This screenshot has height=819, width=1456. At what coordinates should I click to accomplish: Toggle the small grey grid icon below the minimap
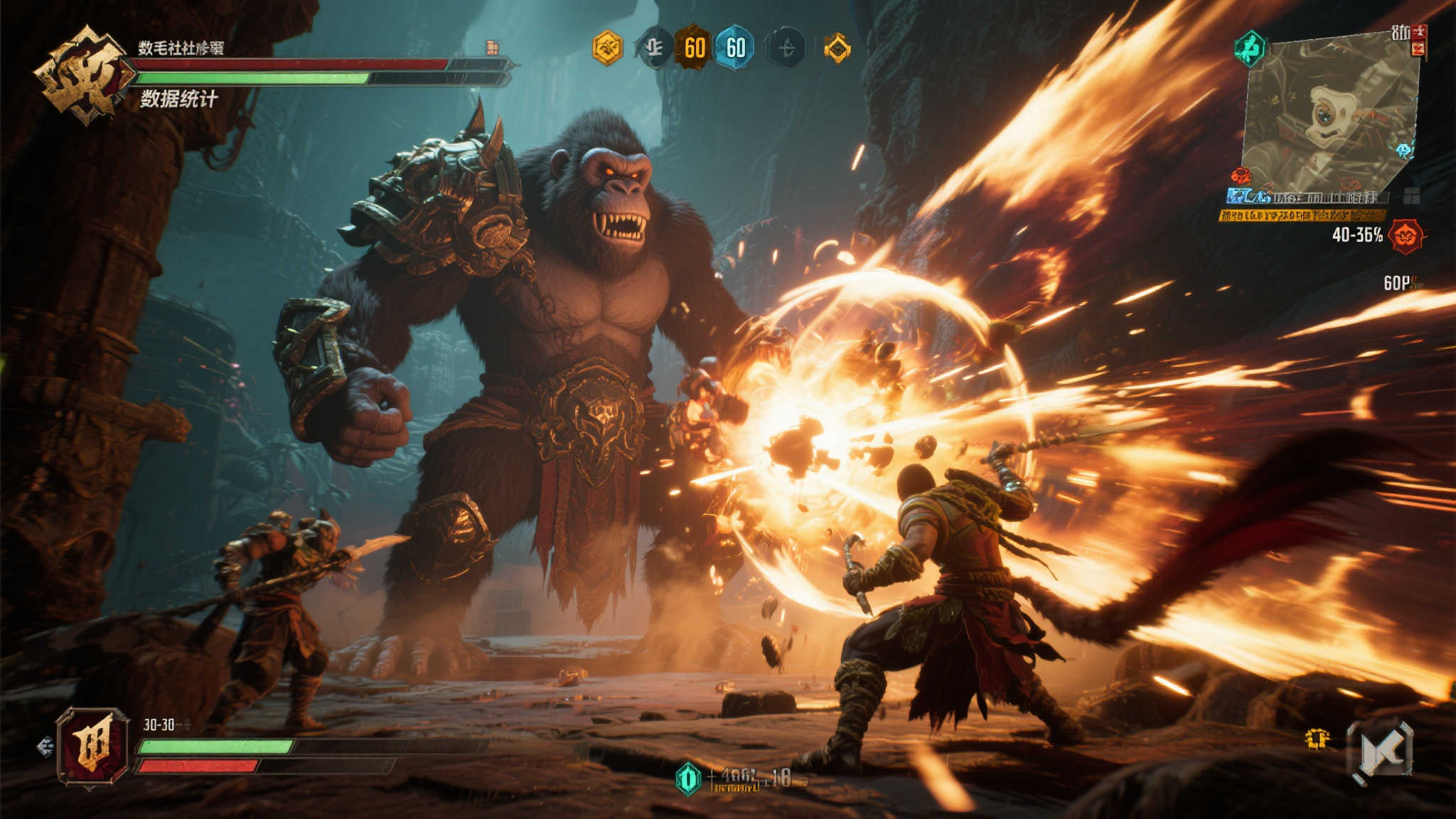[1411, 196]
